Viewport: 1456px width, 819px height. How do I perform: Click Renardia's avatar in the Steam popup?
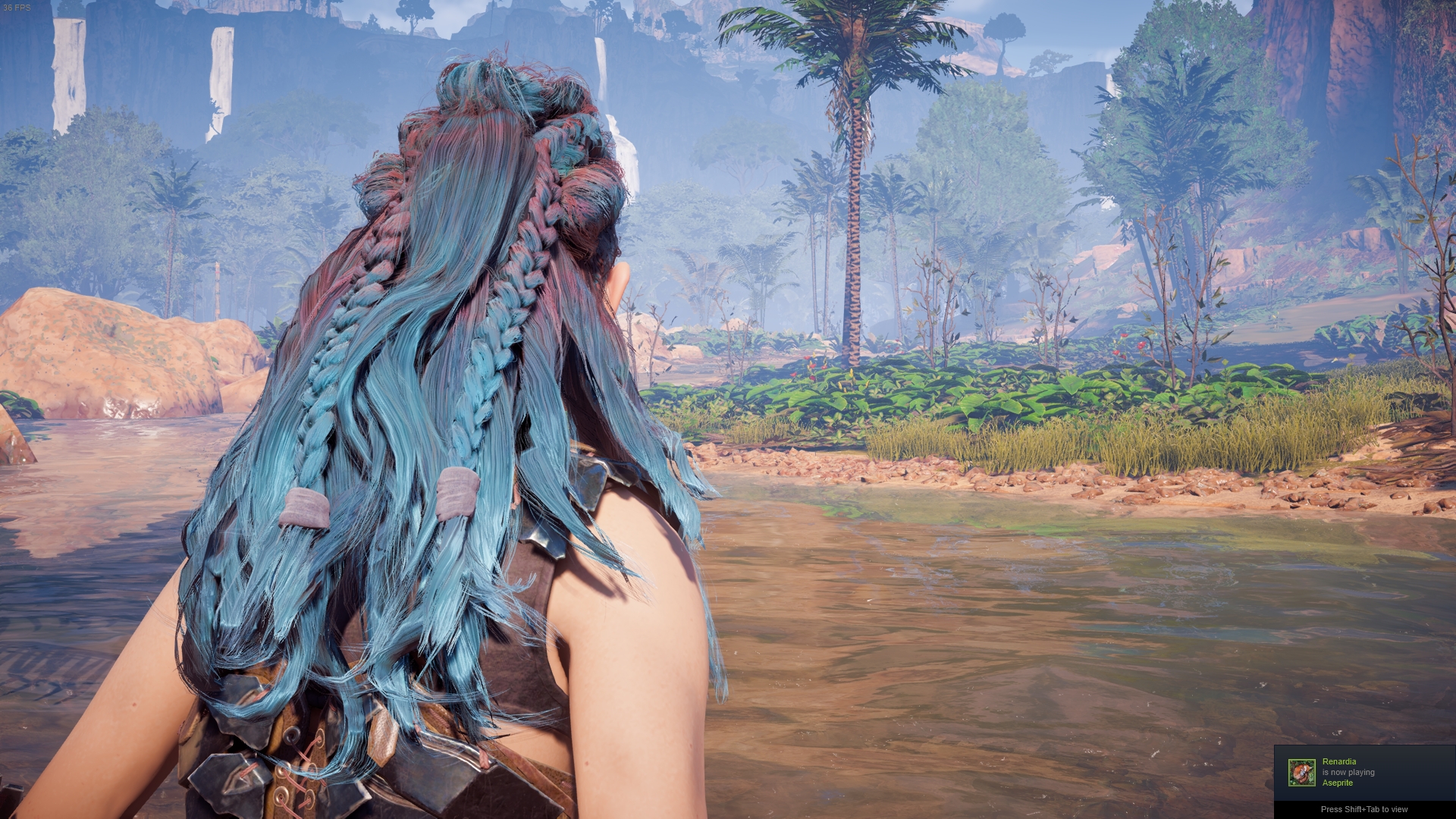pyautogui.click(x=1301, y=773)
